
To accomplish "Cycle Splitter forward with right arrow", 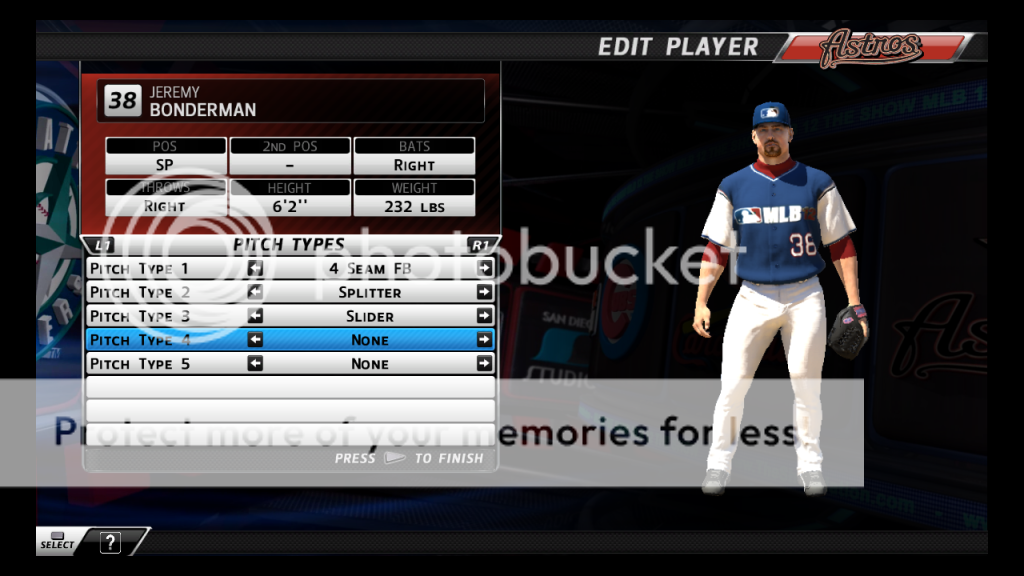I will (485, 292).
